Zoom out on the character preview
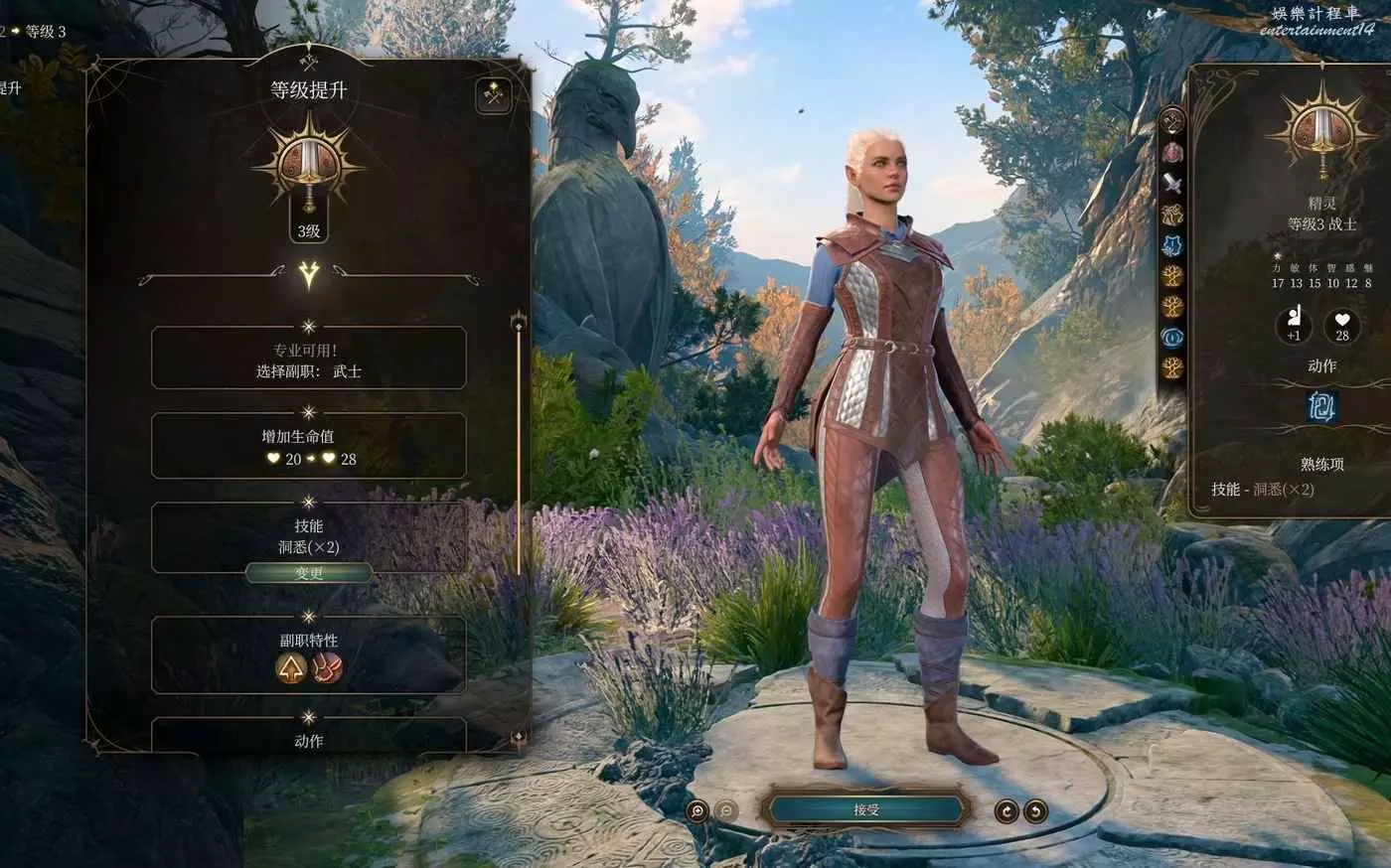The width and height of the screenshot is (1391, 868). pyautogui.click(x=727, y=811)
